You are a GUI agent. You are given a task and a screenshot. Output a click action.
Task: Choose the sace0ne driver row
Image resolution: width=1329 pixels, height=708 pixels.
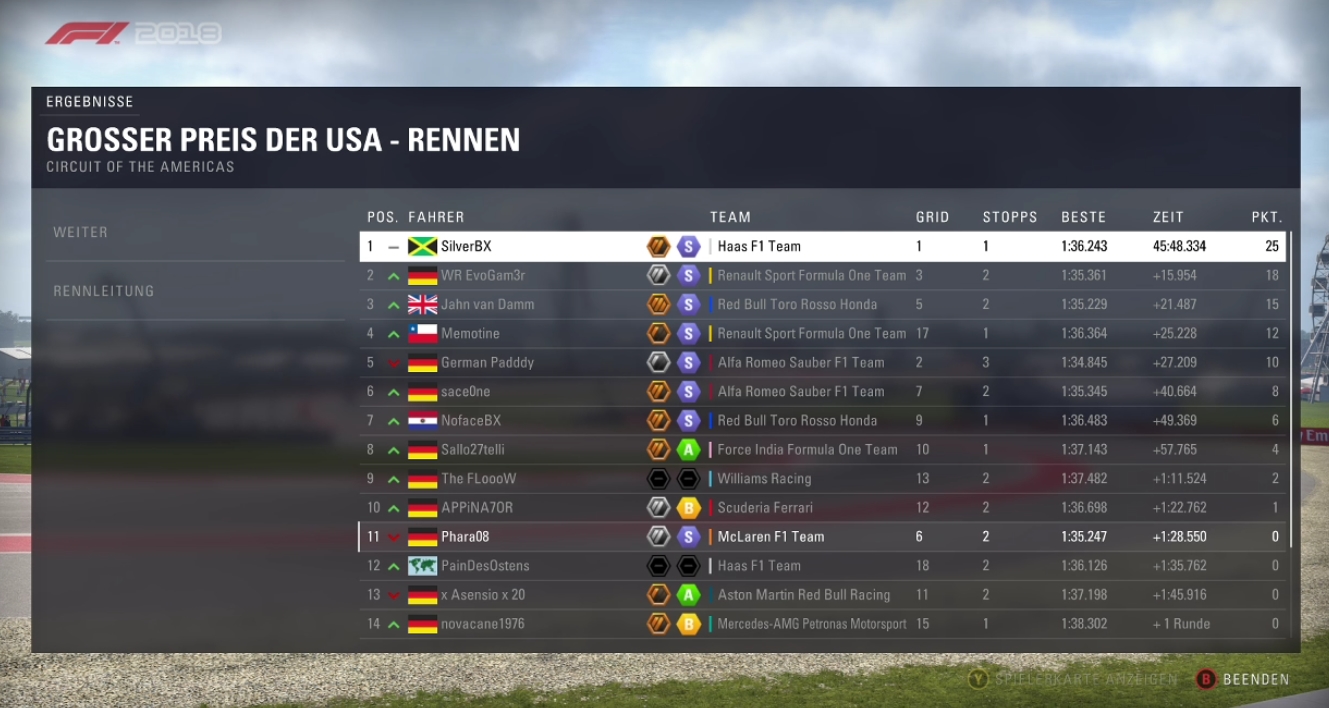pos(822,391)
